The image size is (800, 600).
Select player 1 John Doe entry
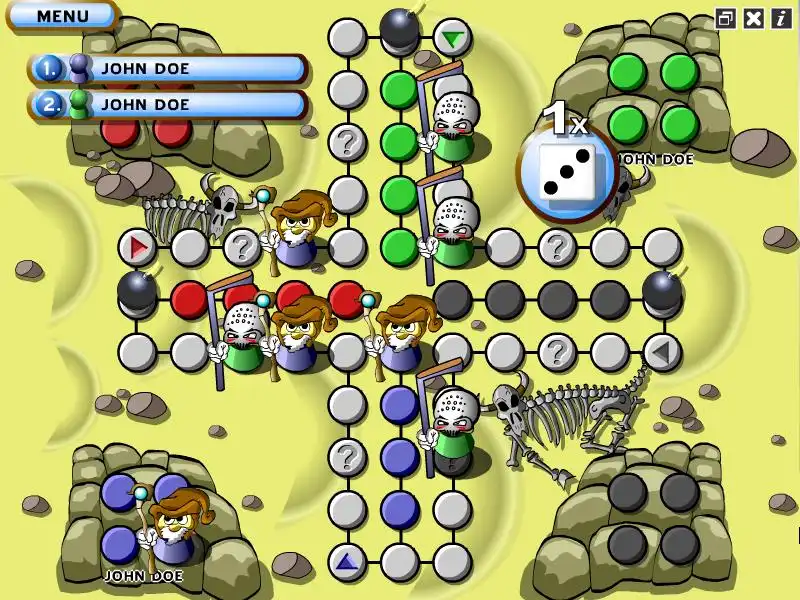point(168,68)
